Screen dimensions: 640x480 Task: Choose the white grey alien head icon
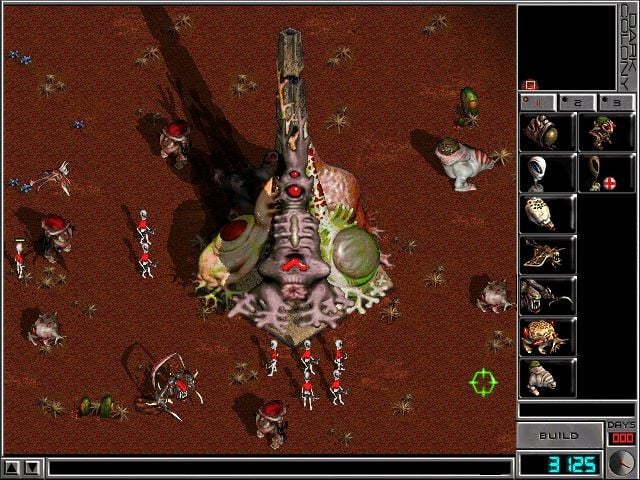[x=547, y=173]
